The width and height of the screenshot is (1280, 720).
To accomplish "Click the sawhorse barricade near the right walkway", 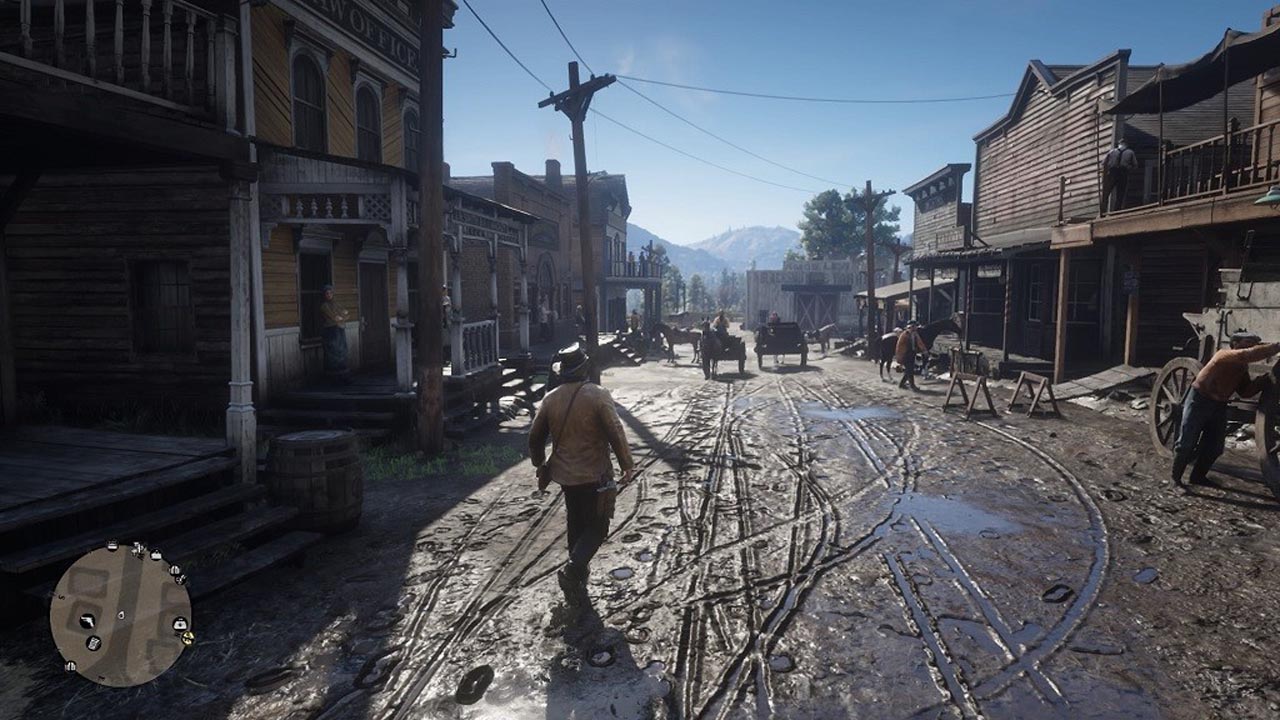I will pyautogui.click(x=965, y=390).
